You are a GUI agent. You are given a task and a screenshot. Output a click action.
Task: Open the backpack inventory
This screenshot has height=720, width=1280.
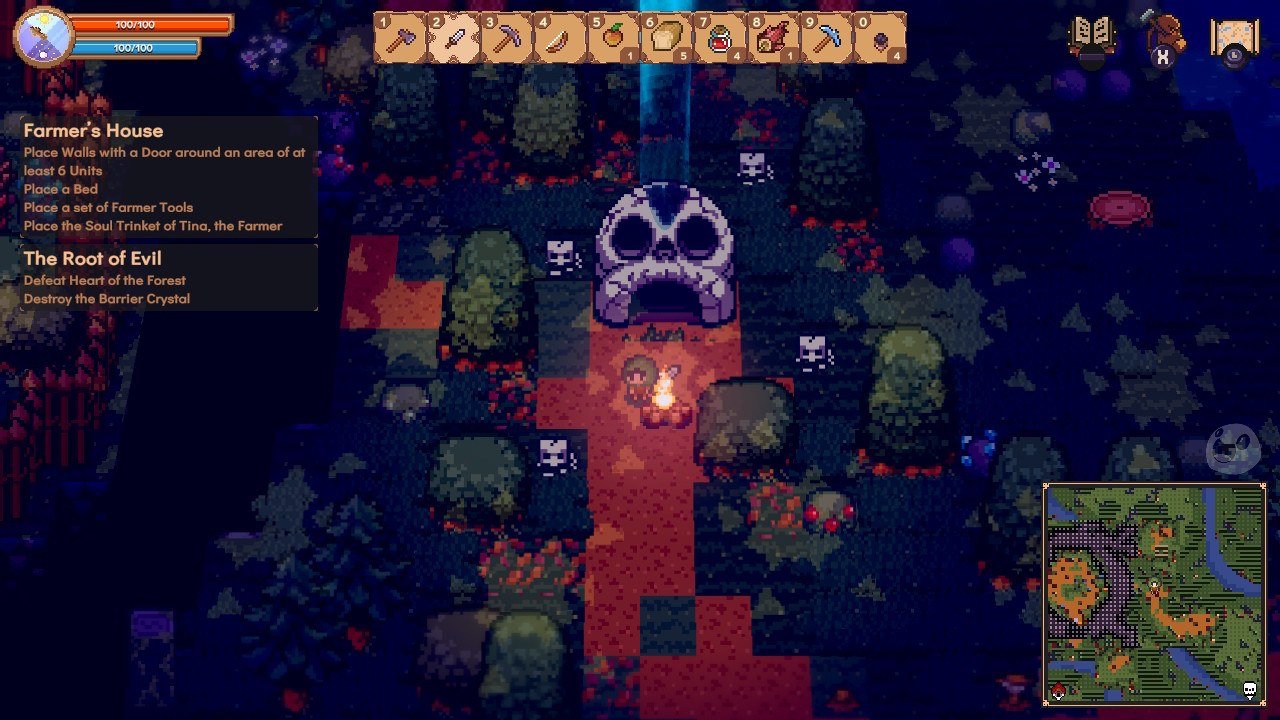pyautogui.click(x=1163, y=38)
